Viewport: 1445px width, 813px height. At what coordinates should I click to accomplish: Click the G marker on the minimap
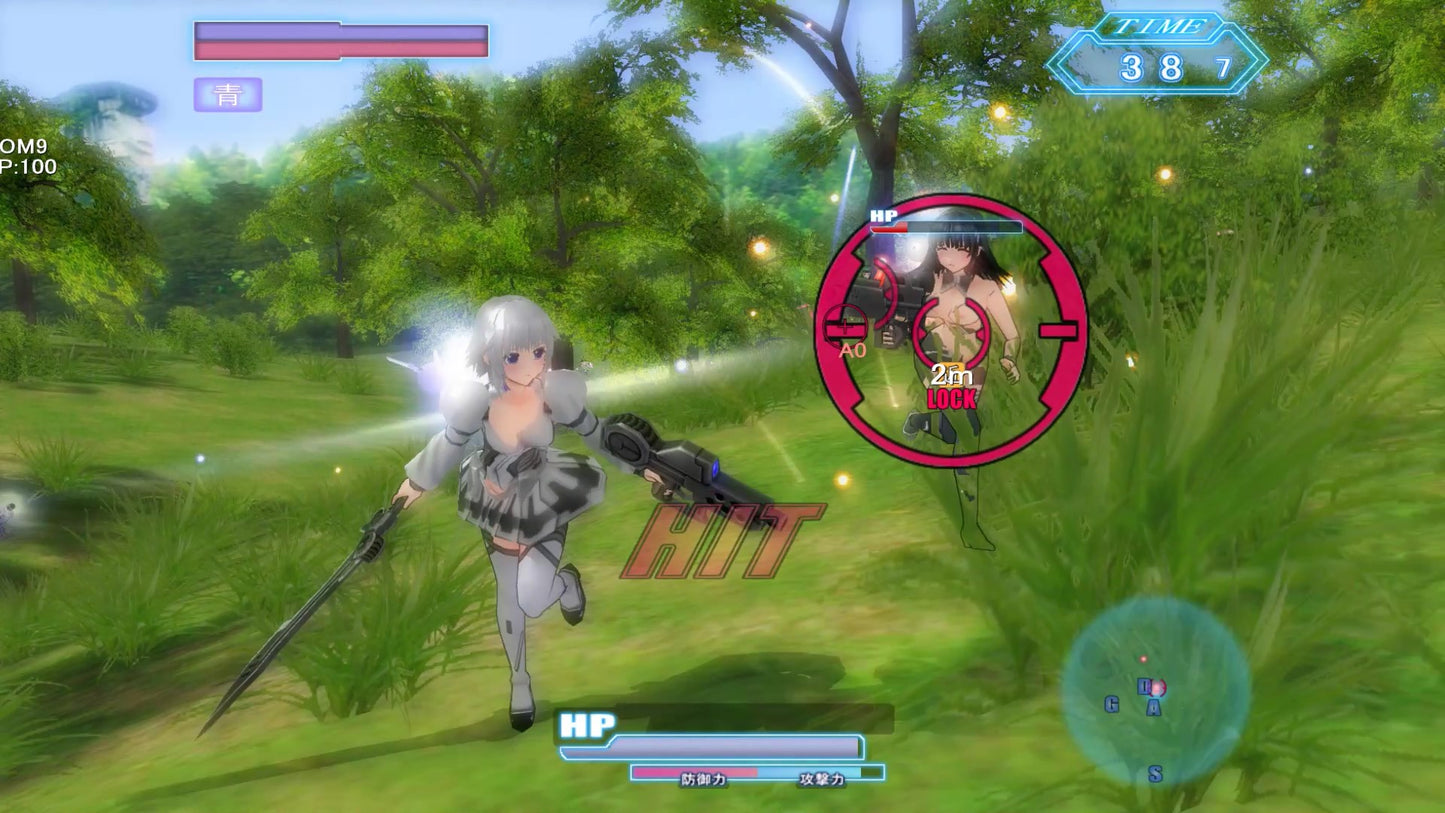tap(1112, 705)
